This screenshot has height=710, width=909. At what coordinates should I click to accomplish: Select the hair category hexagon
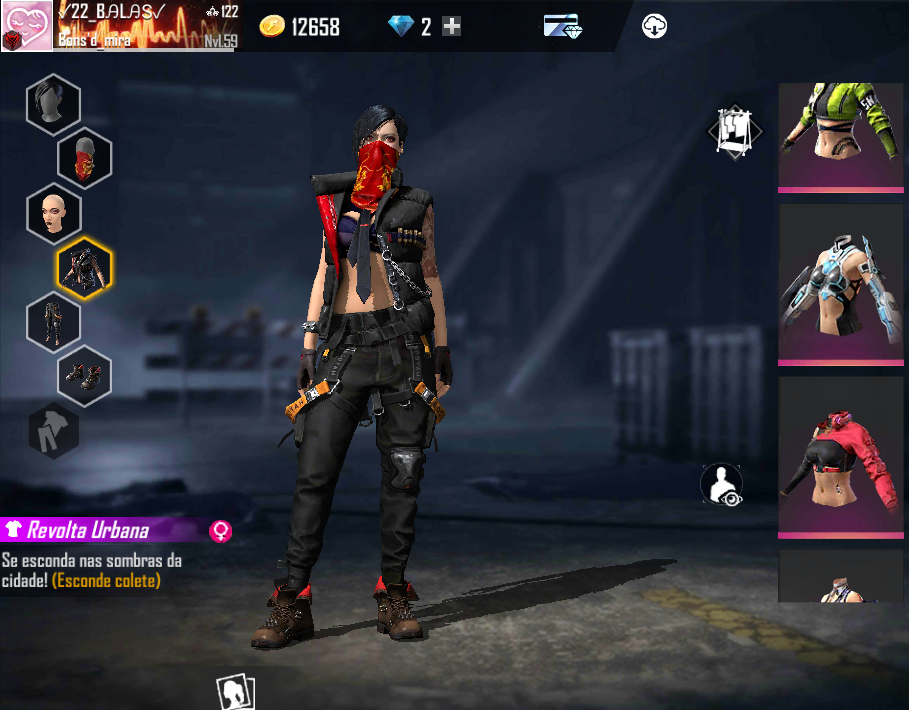[53, 105]
